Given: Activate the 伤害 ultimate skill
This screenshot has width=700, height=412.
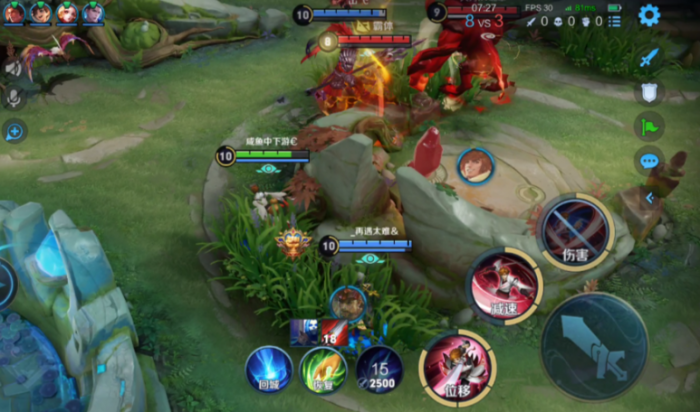Looking at the screenshot, I should pyautogui.click(x=575, y=232).
